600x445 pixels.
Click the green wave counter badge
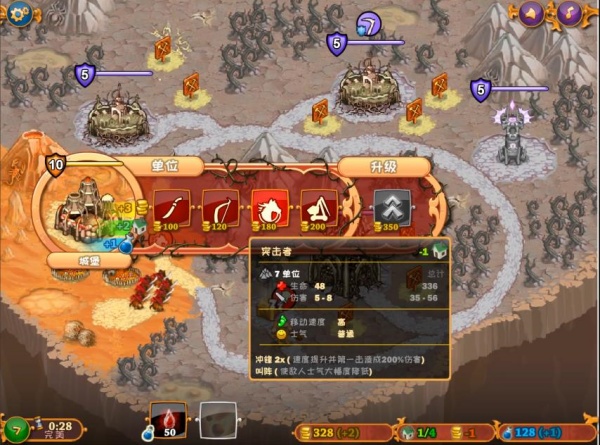click(15, 429)
